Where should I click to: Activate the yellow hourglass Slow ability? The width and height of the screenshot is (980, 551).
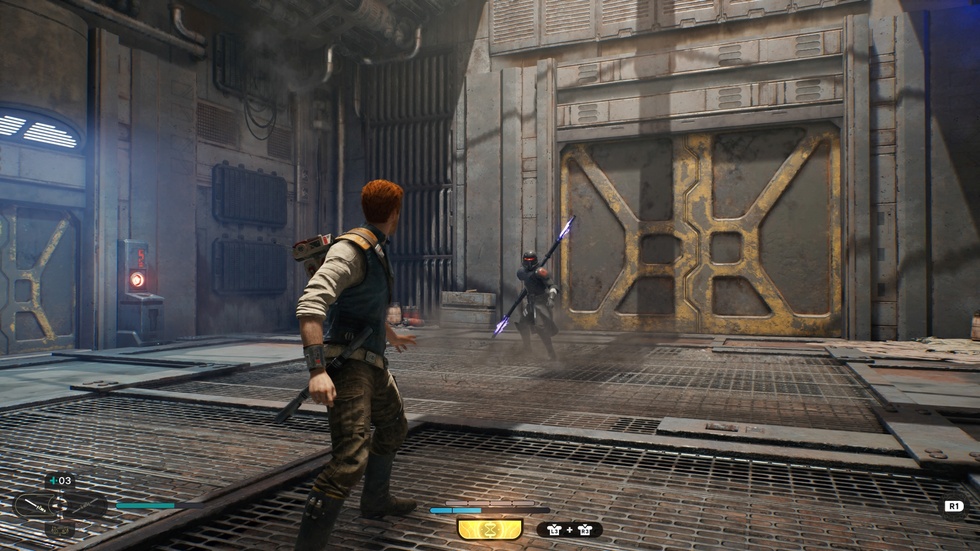click(489, 529)
